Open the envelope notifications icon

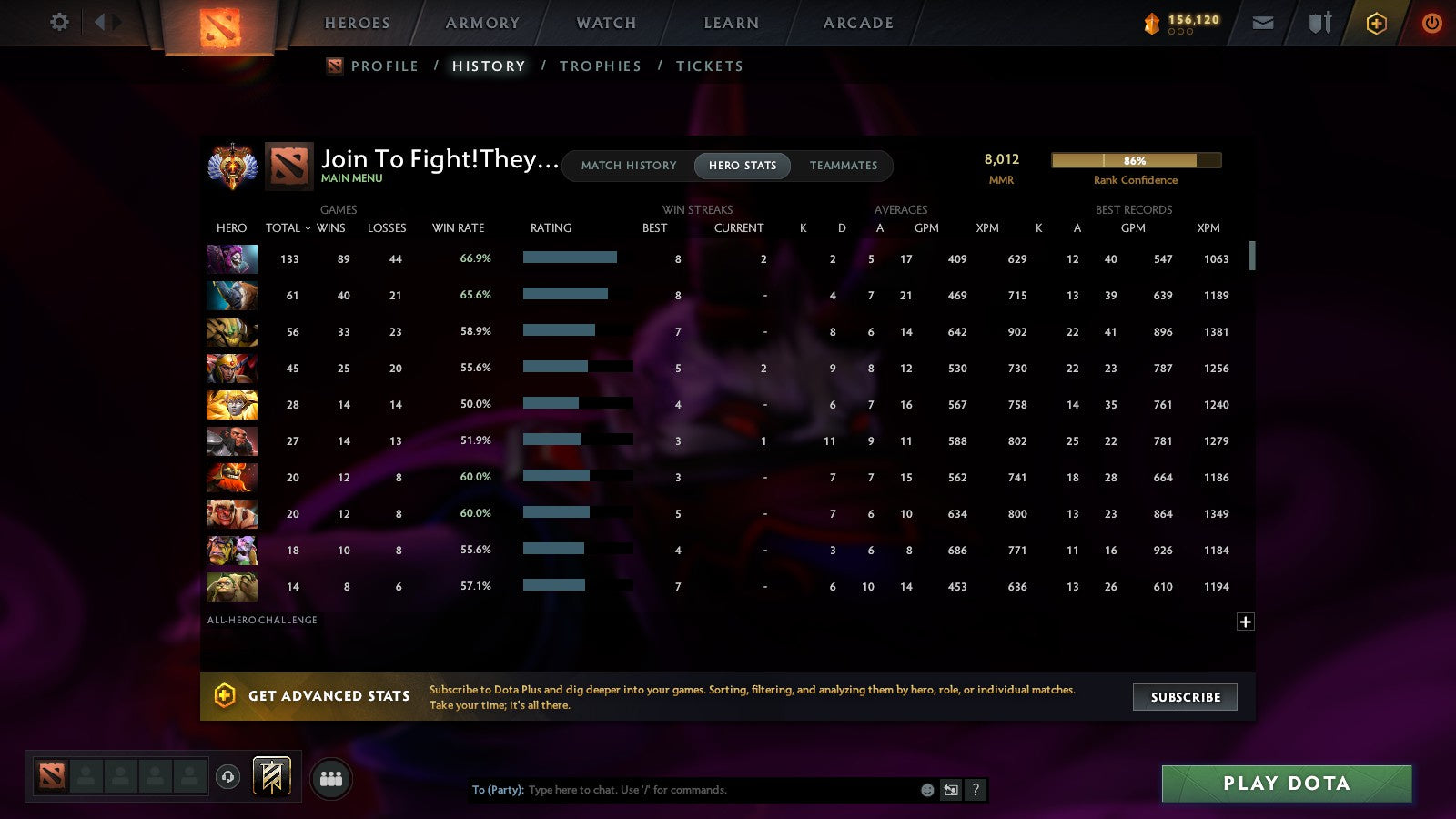pyautogui.click(x=1263, y=23)
